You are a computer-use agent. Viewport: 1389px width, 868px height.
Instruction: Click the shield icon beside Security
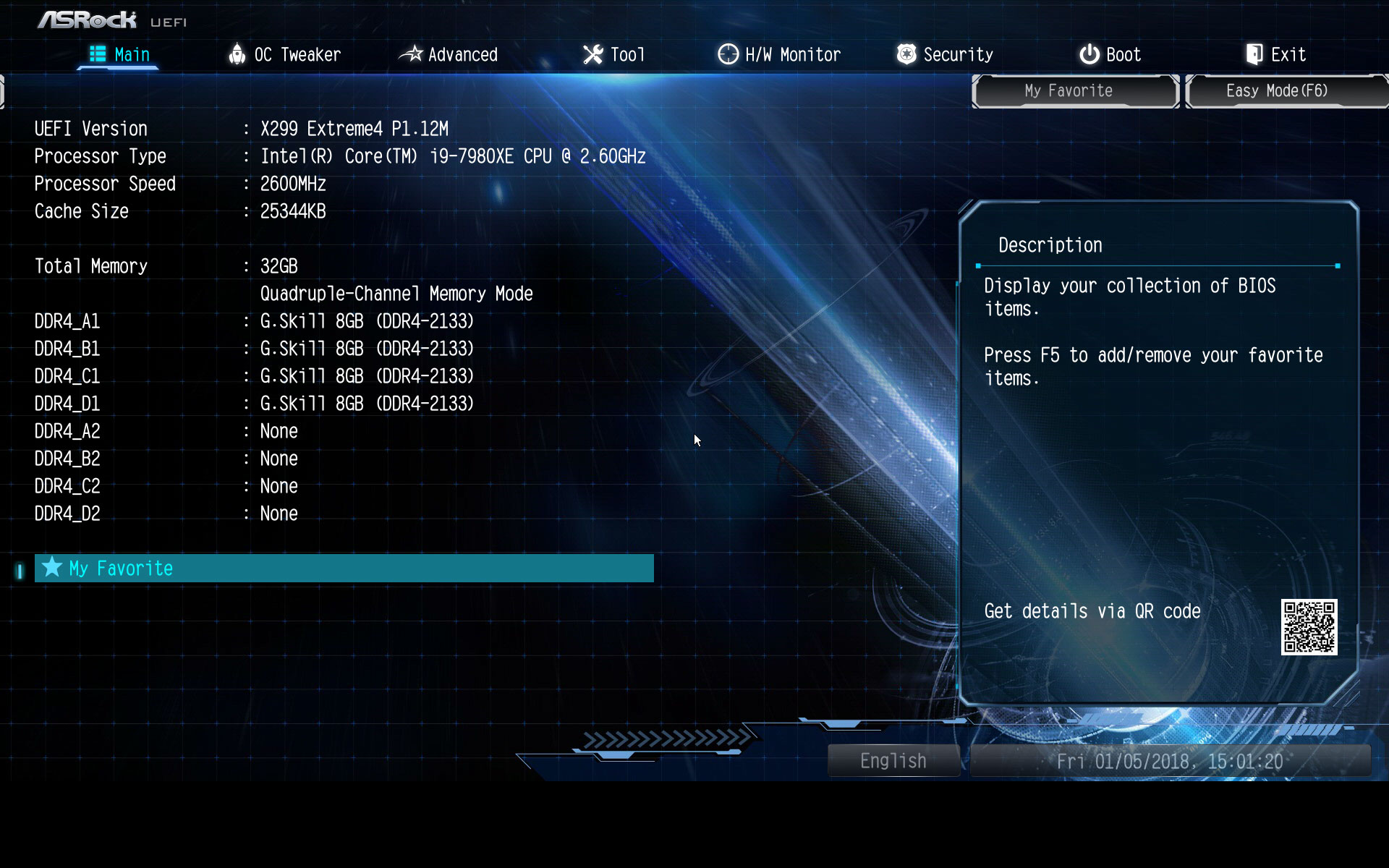[x=906, y=54]
